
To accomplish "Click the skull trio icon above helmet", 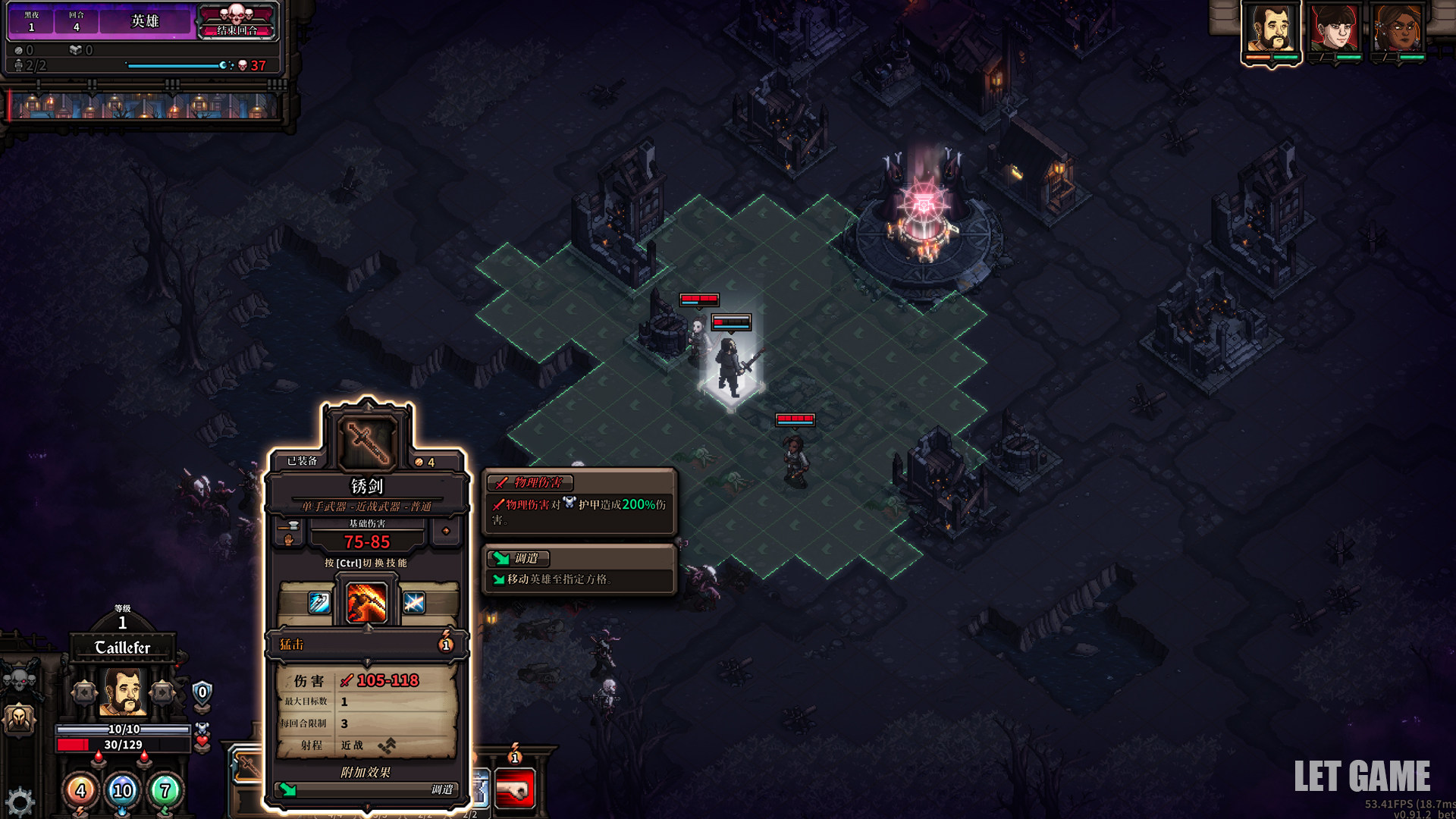I will 20,677.
